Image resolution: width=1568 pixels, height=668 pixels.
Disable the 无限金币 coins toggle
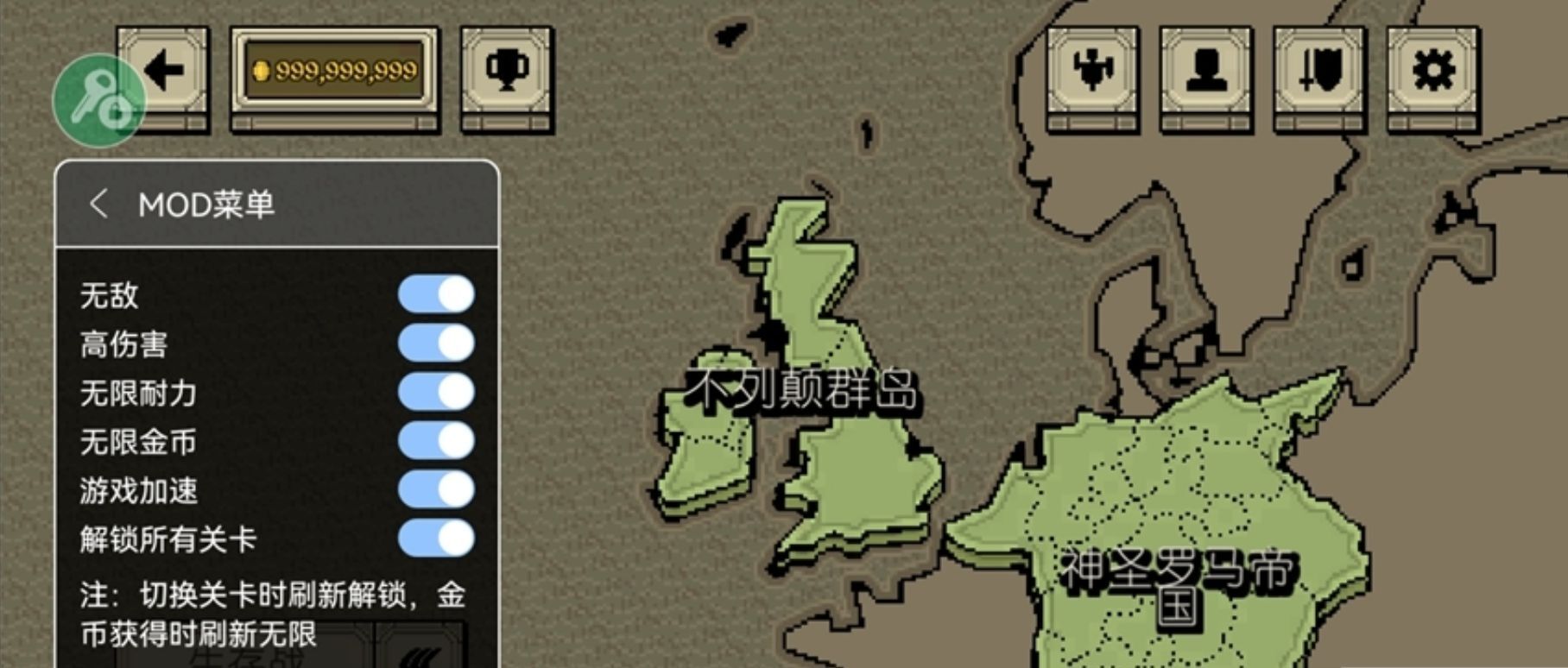tap(435, 442)
